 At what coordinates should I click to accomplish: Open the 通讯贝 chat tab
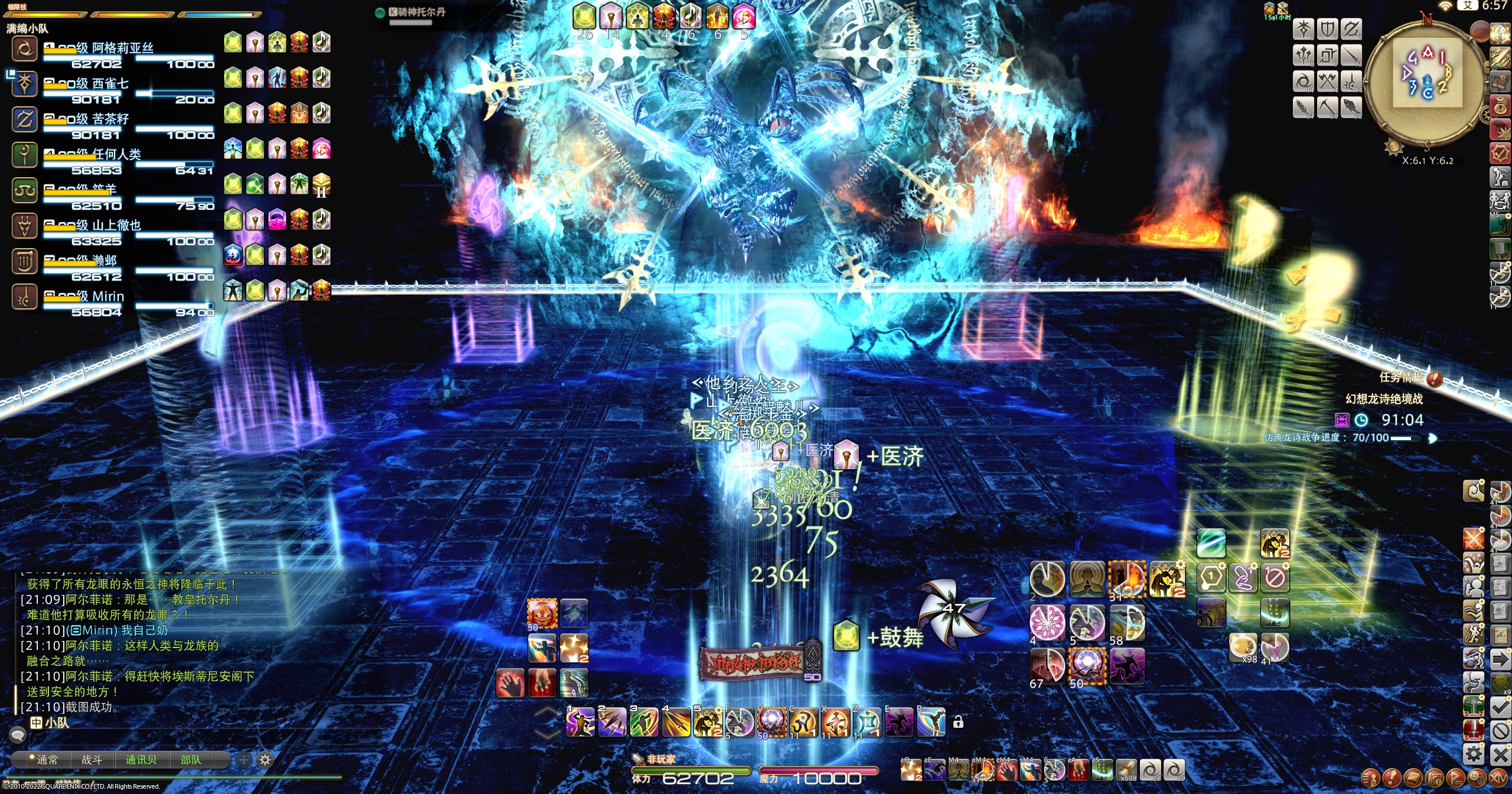pos(141,760)
